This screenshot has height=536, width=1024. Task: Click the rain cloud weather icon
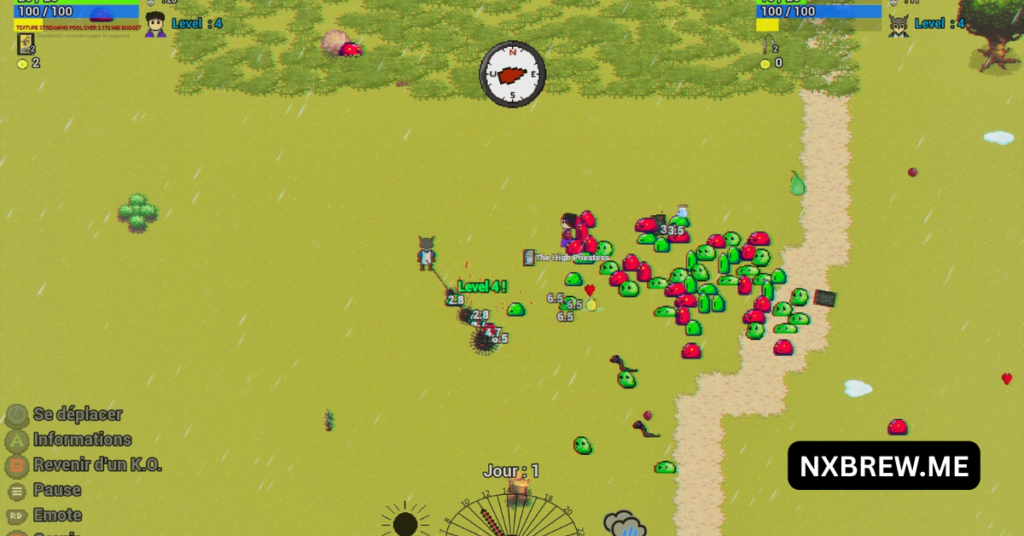(x=624, y=523)
